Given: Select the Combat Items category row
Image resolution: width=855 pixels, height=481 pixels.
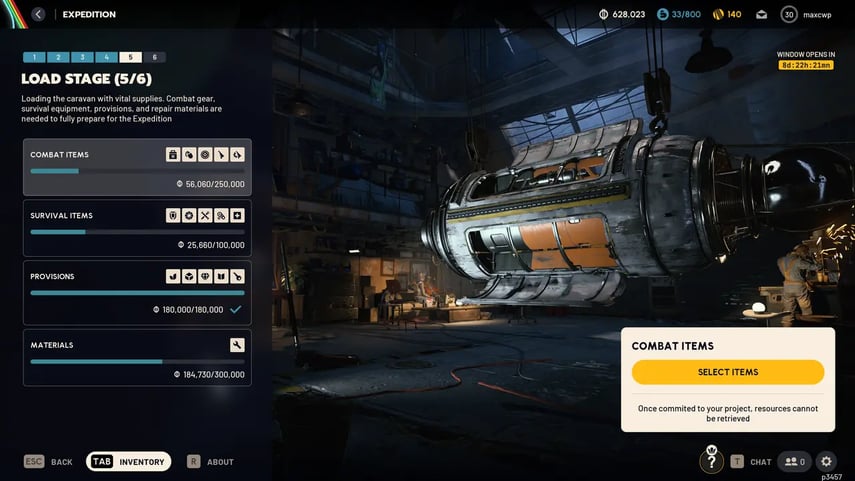Looking at the screenshot, I should point(137,167).
